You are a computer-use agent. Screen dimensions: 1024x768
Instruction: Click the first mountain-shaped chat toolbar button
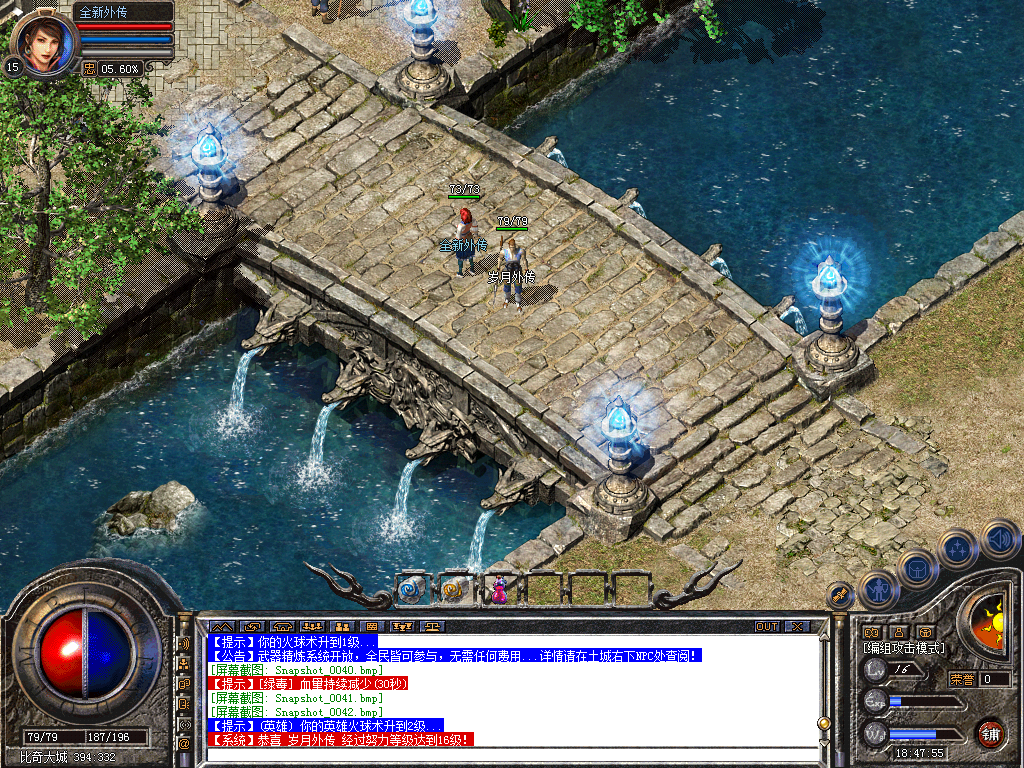tap(220, 627)
